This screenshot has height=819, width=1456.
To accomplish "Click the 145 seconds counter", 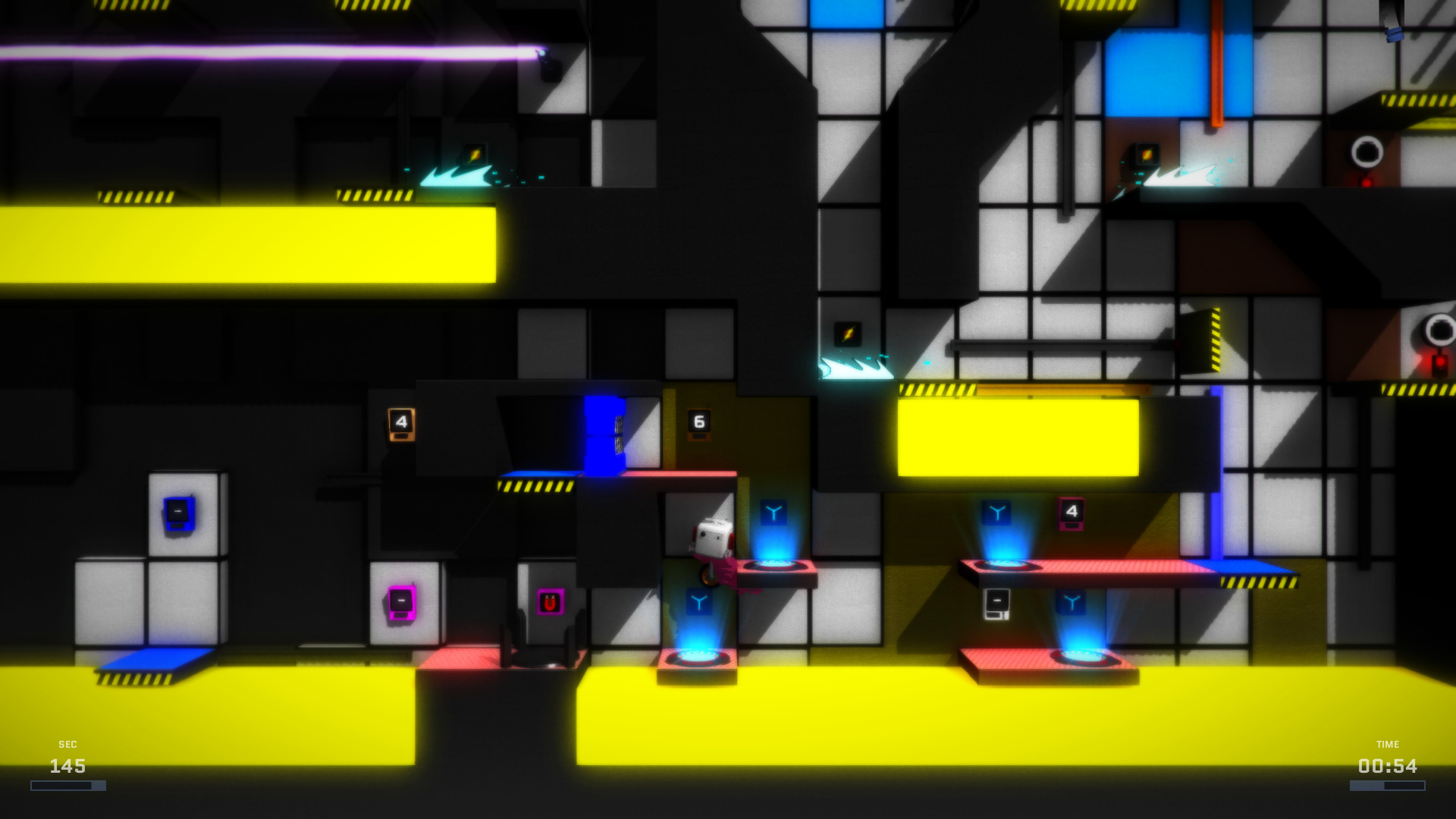I will point(67,767).
